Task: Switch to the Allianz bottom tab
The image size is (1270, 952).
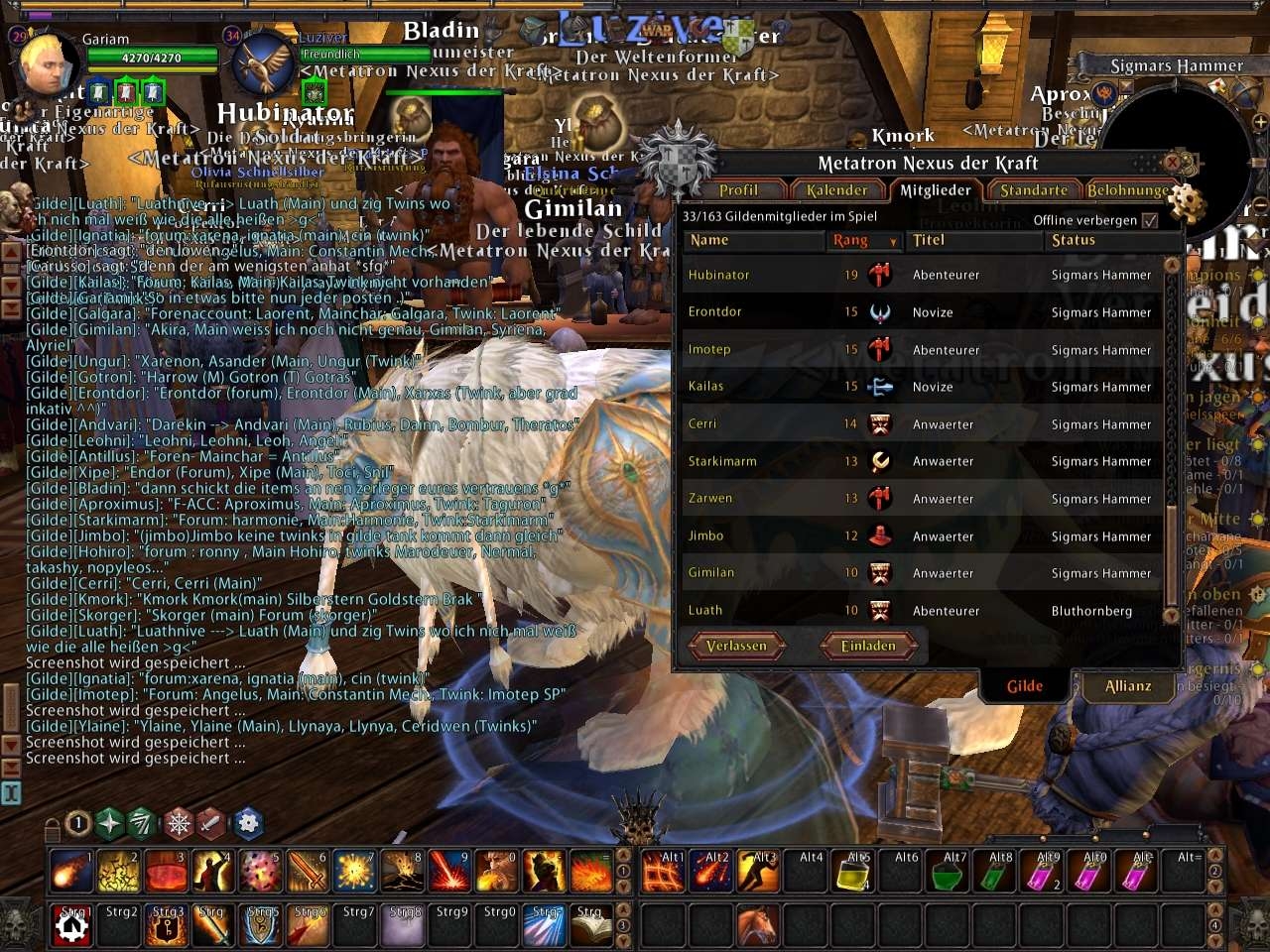Action: click(x=1128, y=686)
